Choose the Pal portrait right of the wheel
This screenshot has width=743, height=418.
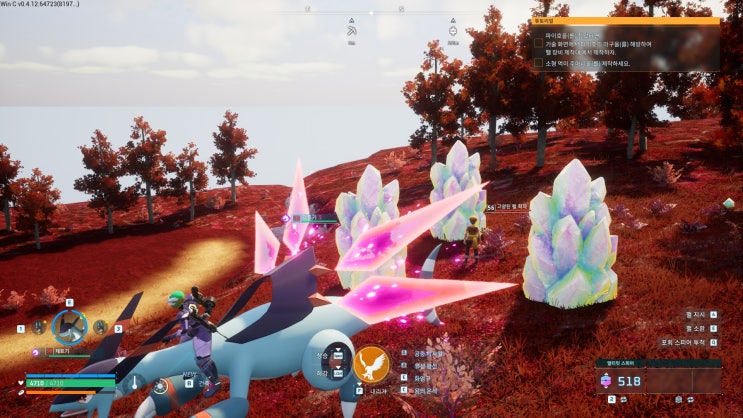(x=100, y=327)
